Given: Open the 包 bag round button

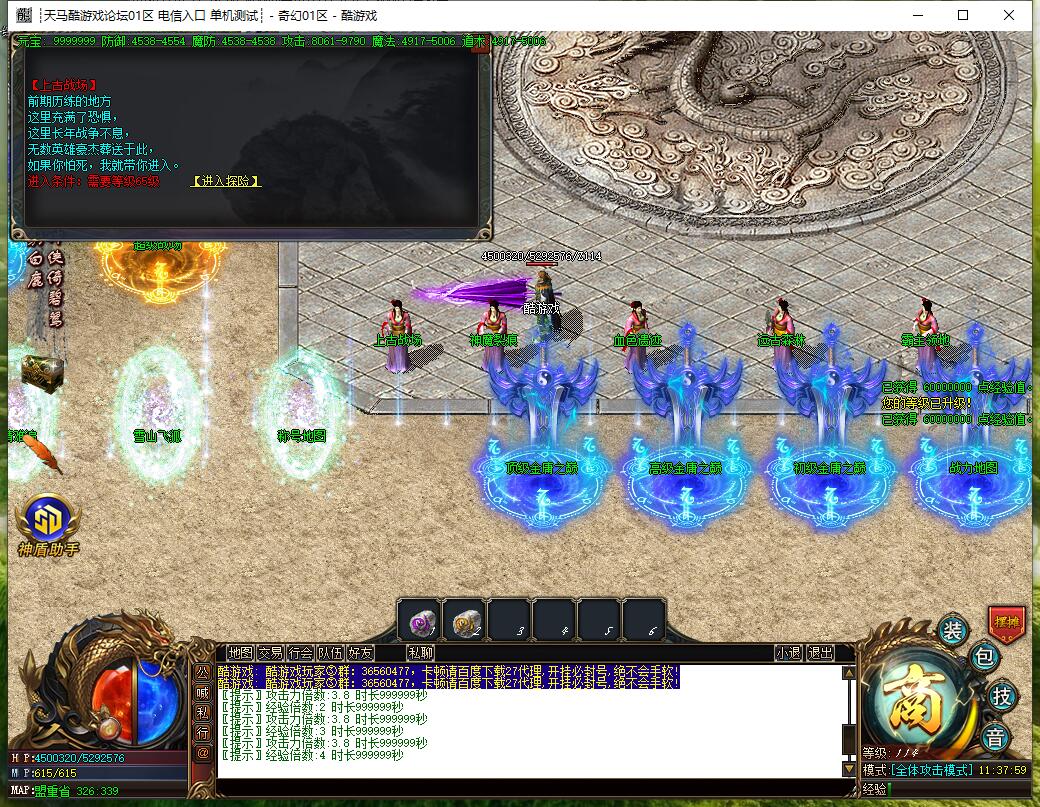Looking at the screenshot, I should click(x=984, y=658).
